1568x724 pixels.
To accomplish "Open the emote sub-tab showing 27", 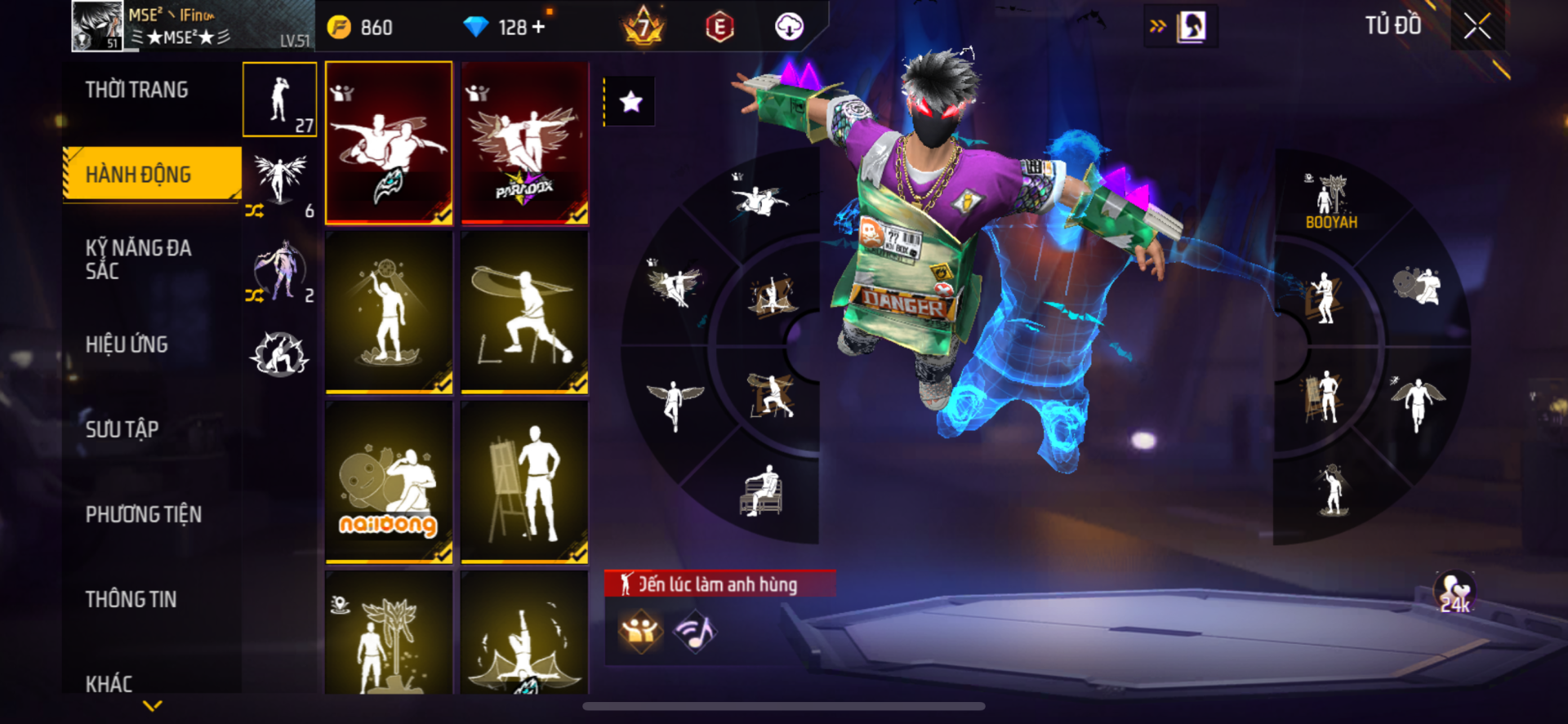I will pyautogui.click(x=280, y=100).
